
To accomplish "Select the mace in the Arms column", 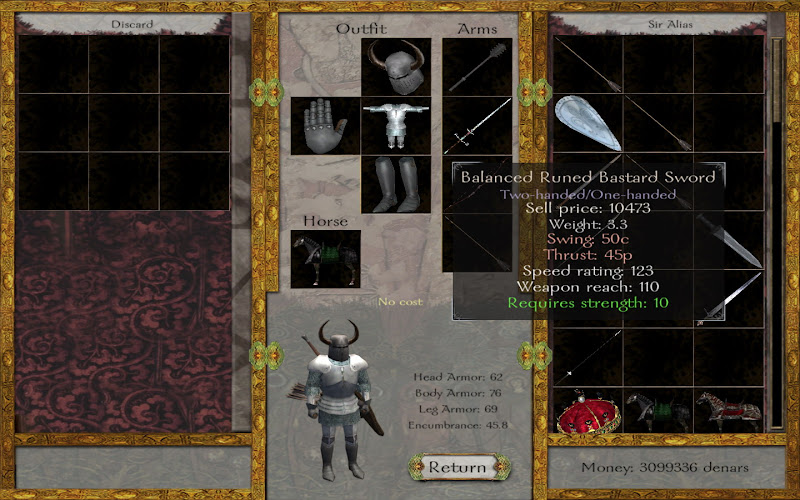I will coord(478,67).
